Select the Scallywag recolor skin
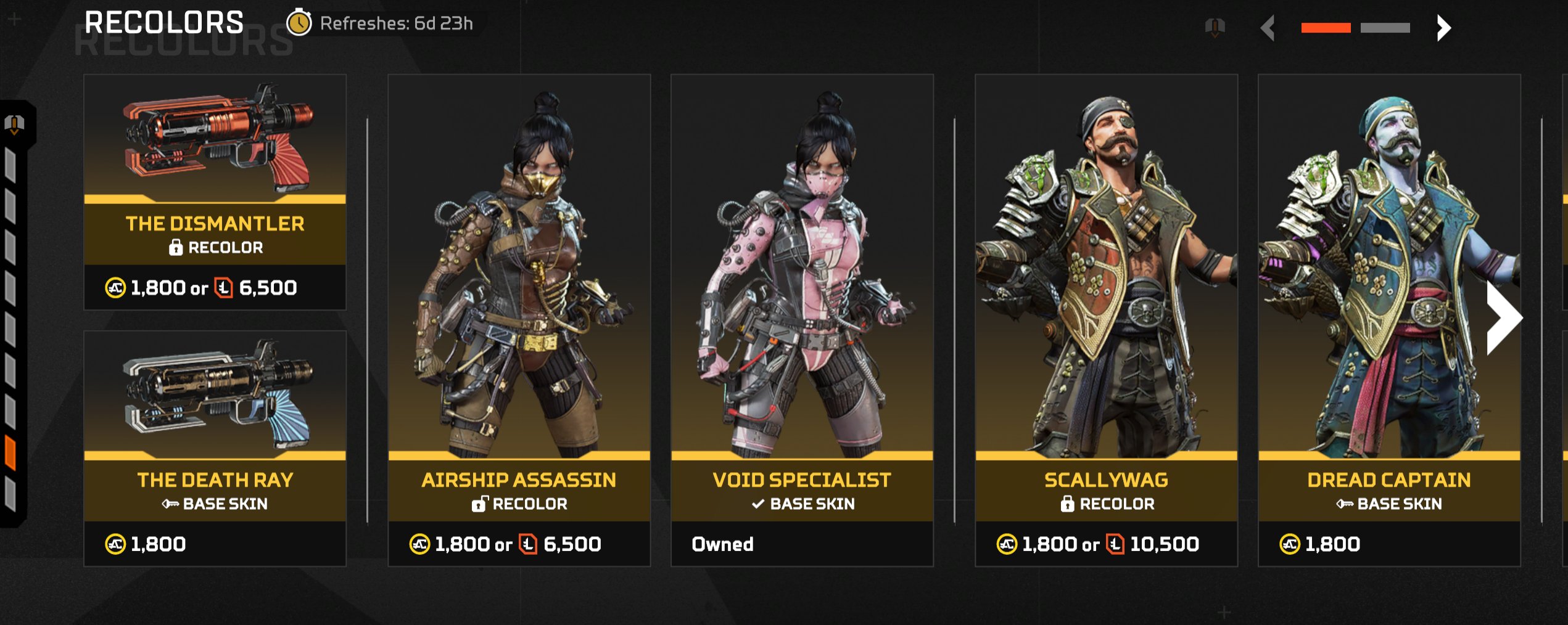The height and width of the screenshot is (625, 1568). [x=1106, y=320]
